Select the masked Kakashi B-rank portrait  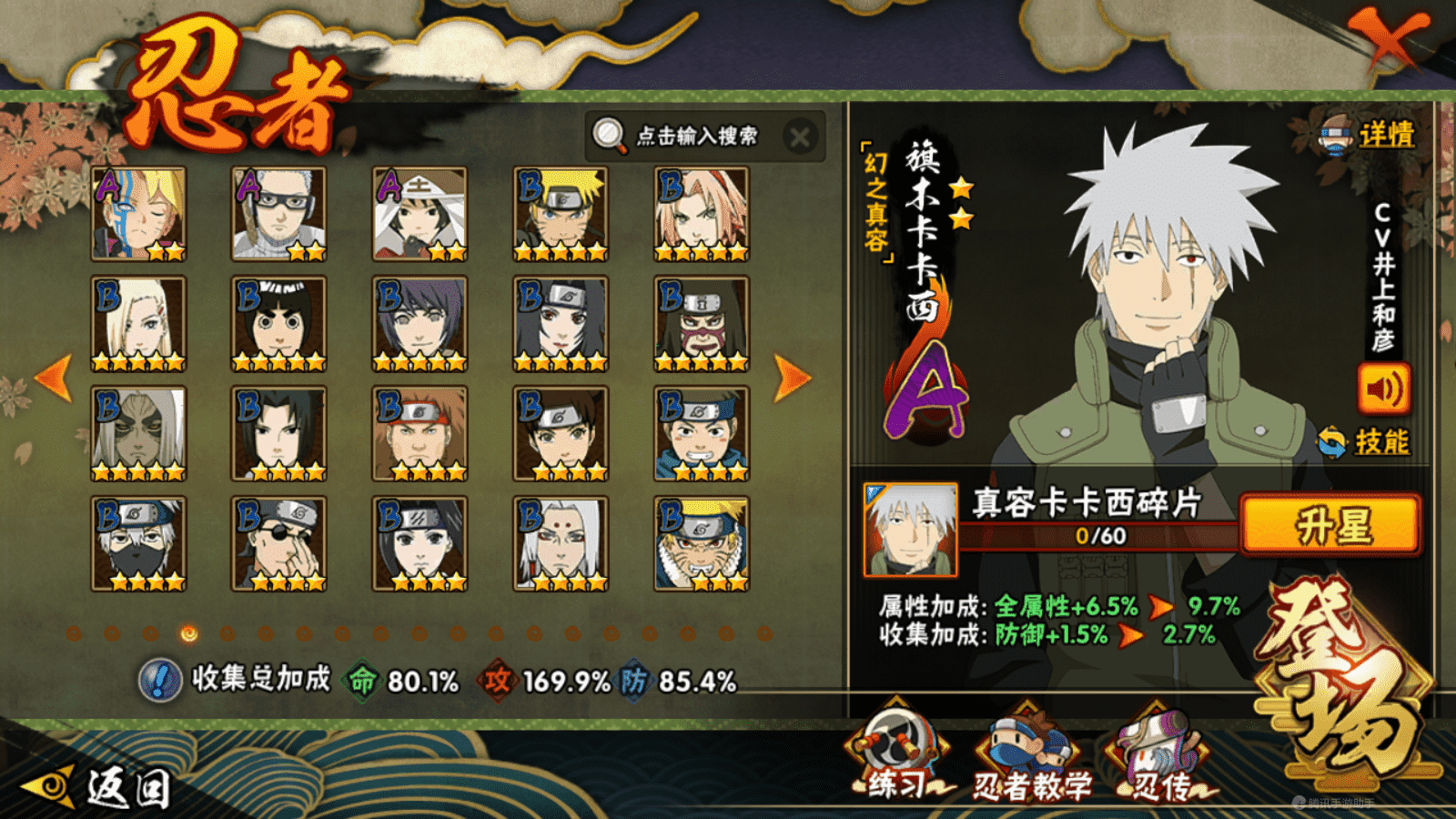138,543
